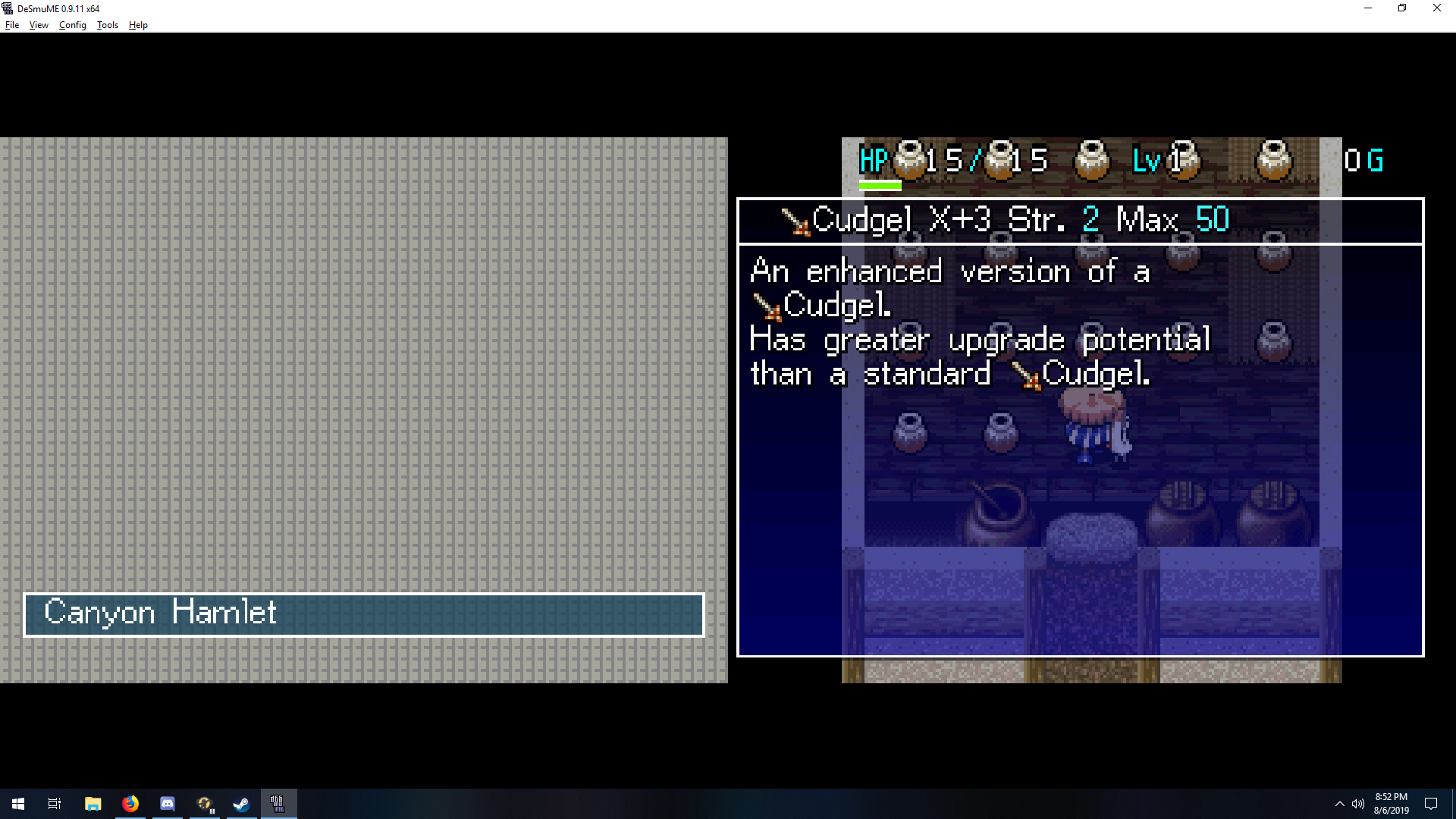Open the View menu
The height and width of the screenshot is (819, 1456).
(39, 25)
